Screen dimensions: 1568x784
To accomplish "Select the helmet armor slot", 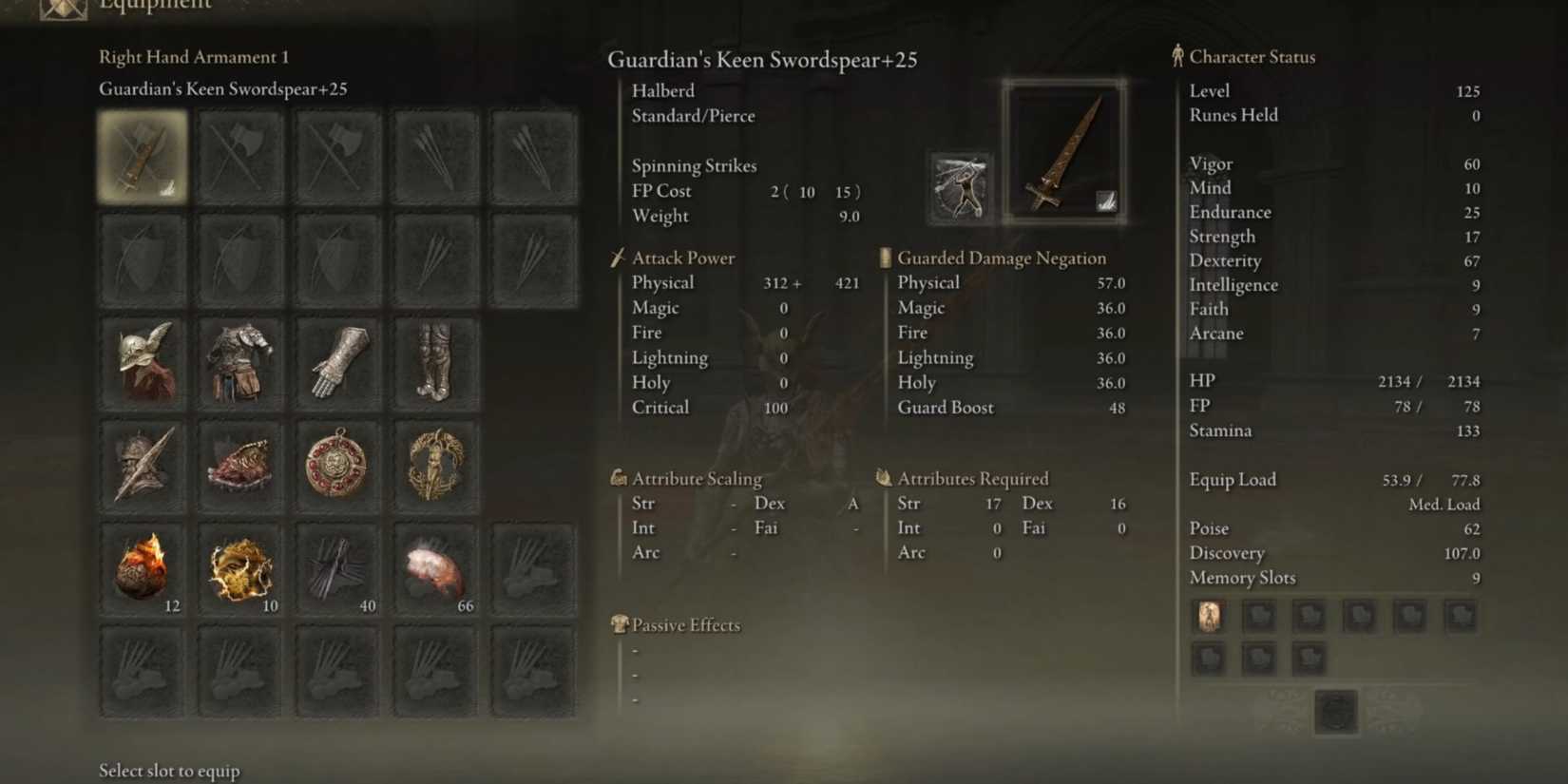I will click(143, 362).
